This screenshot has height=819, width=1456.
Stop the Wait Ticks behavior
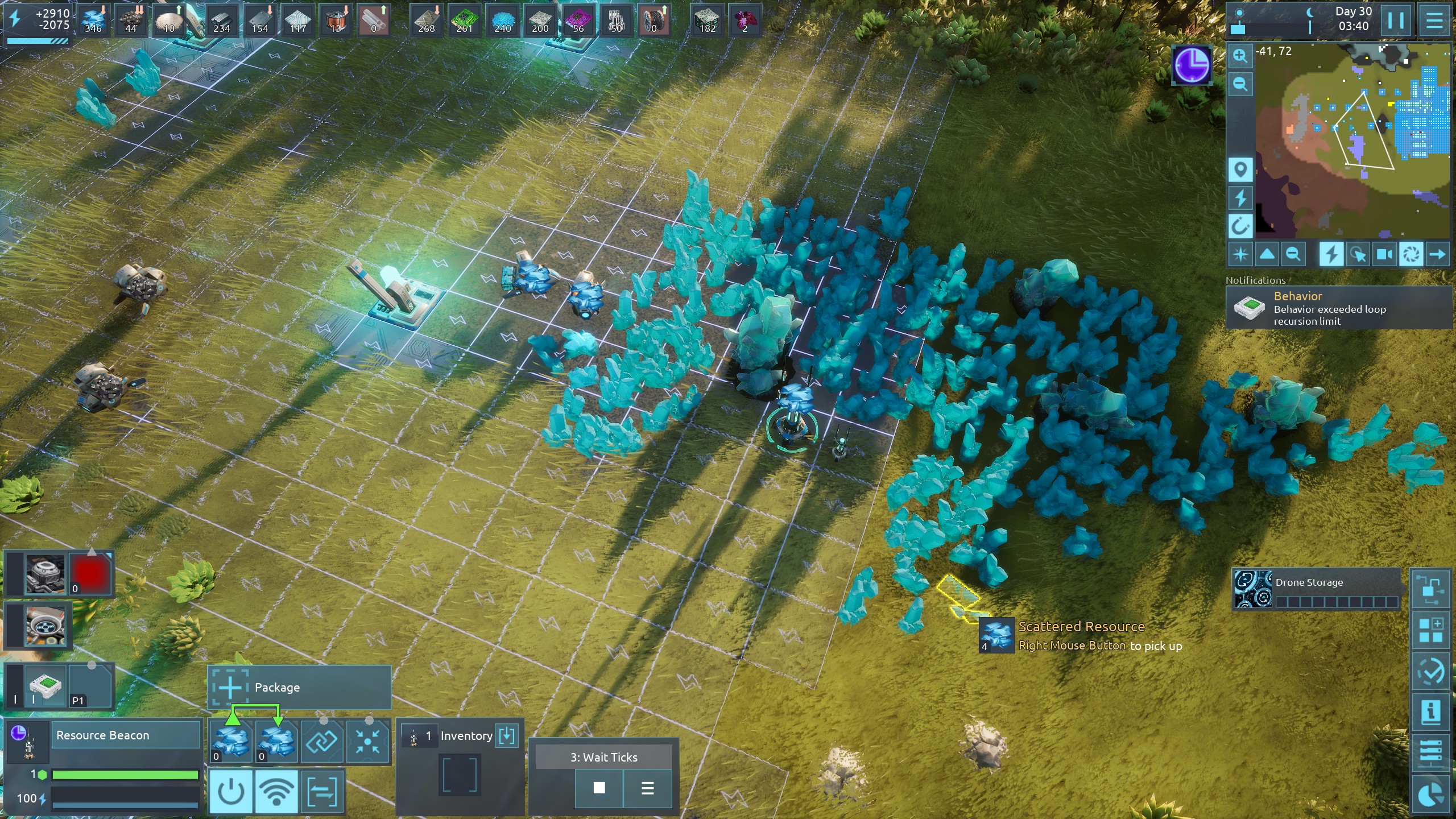(599, 788)
